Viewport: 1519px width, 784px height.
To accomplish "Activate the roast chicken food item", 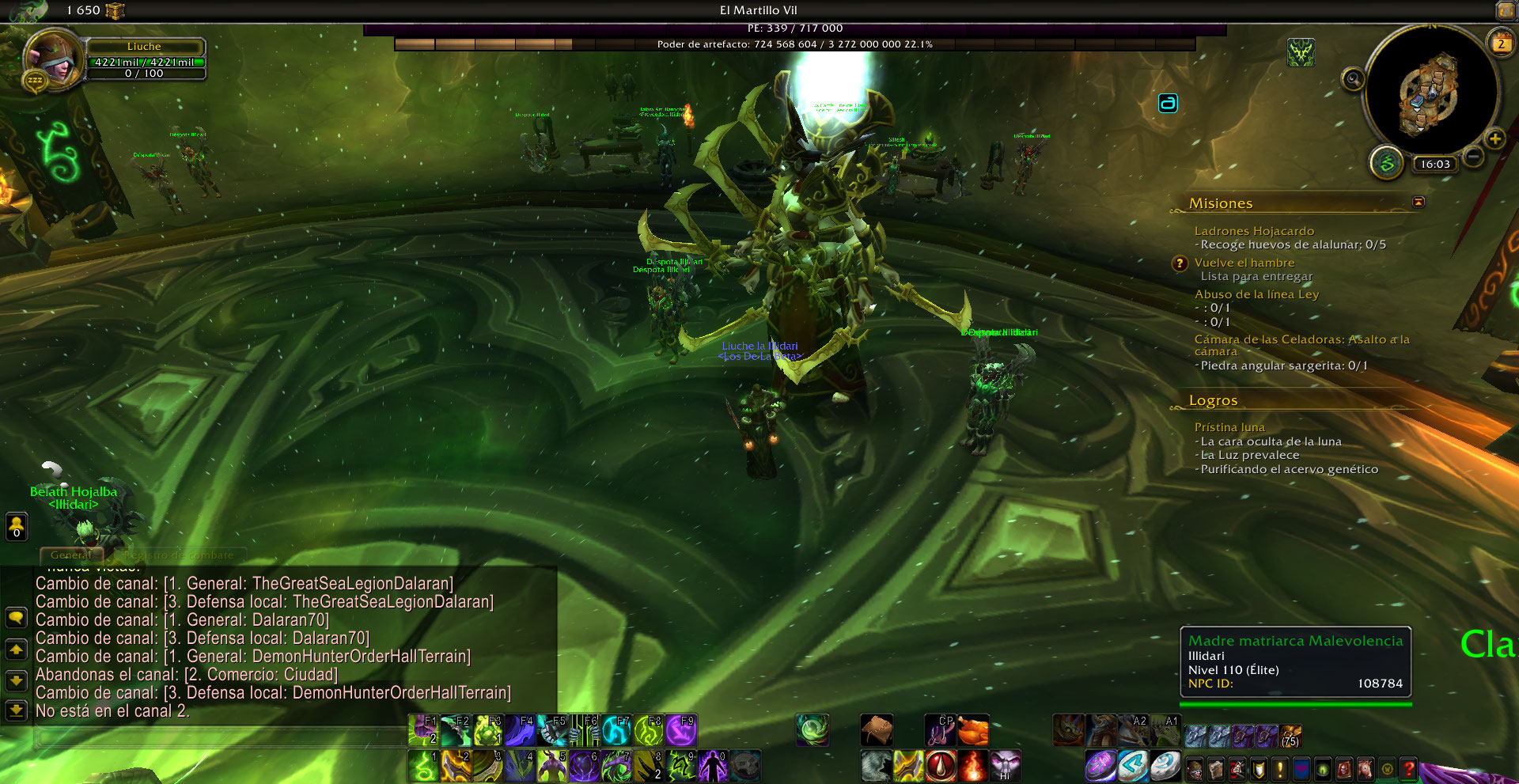I will pos(973,730).
